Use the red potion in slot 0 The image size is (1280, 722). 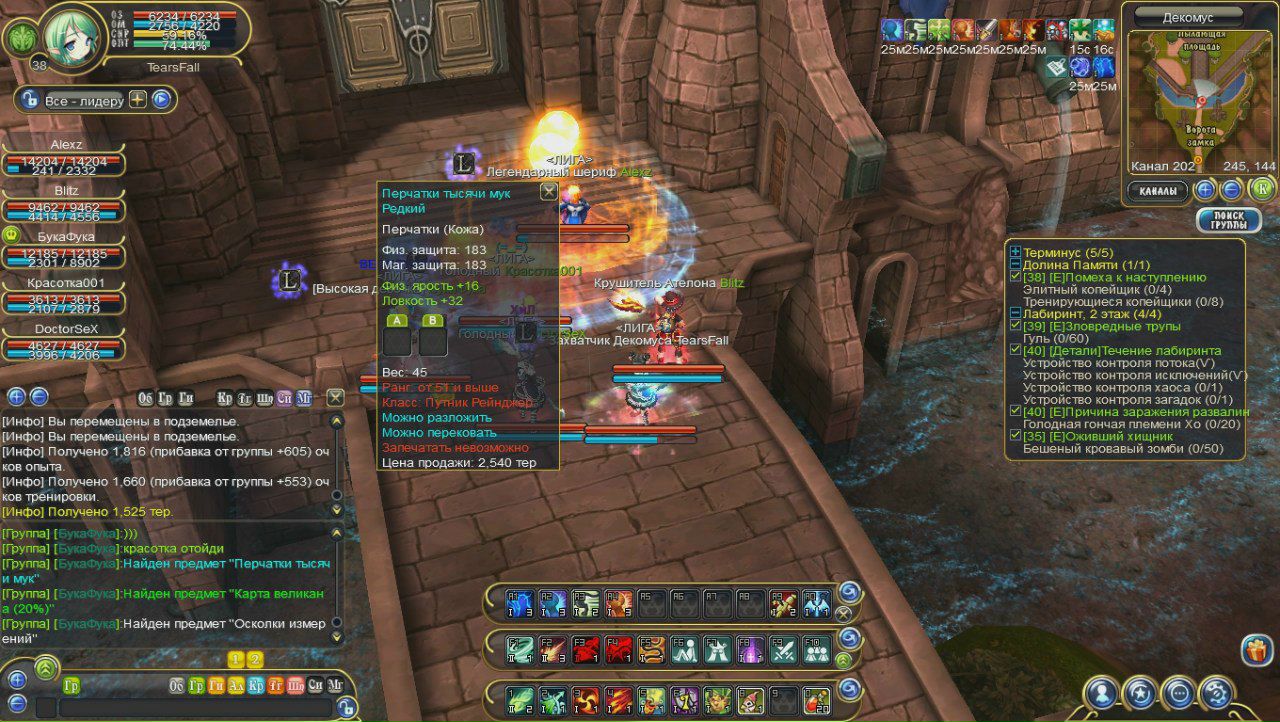tap(816, 697)
